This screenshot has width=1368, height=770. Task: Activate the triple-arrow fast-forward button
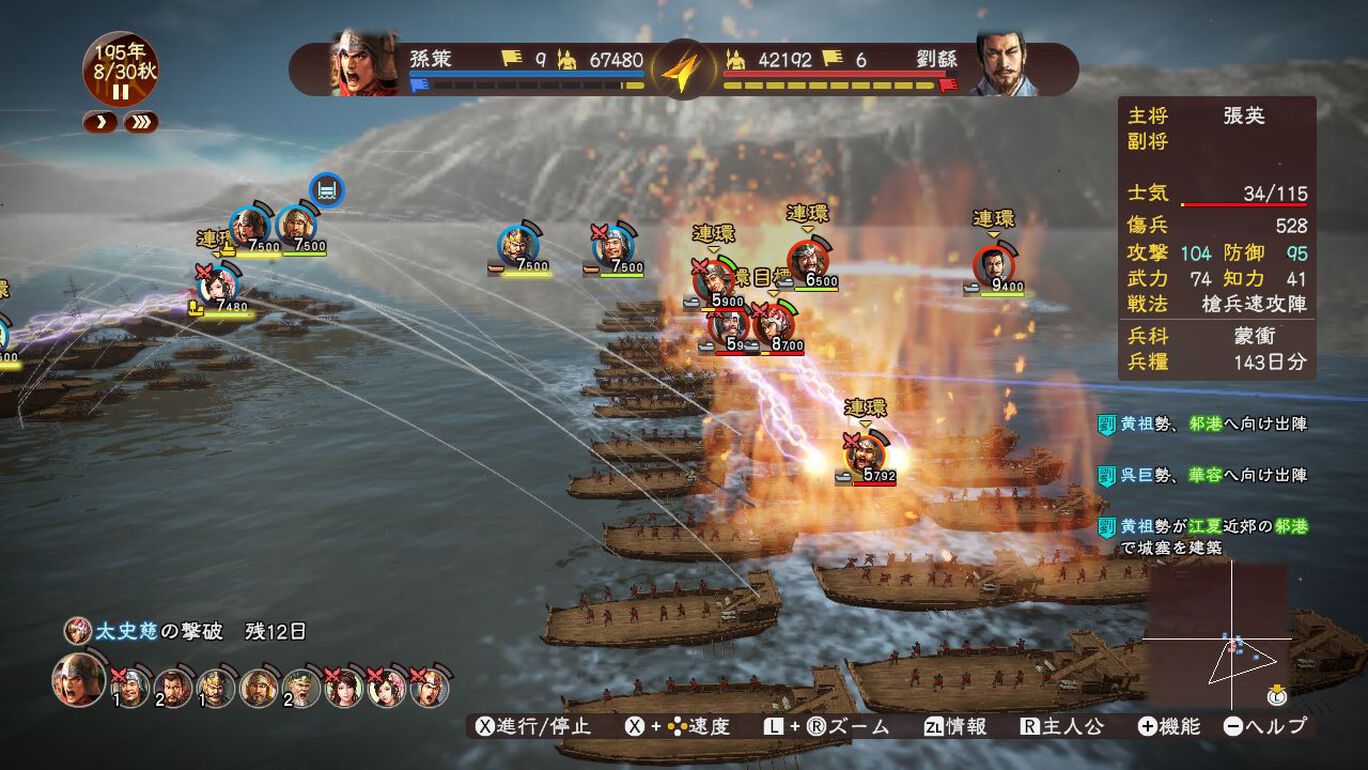pos(140,123)
